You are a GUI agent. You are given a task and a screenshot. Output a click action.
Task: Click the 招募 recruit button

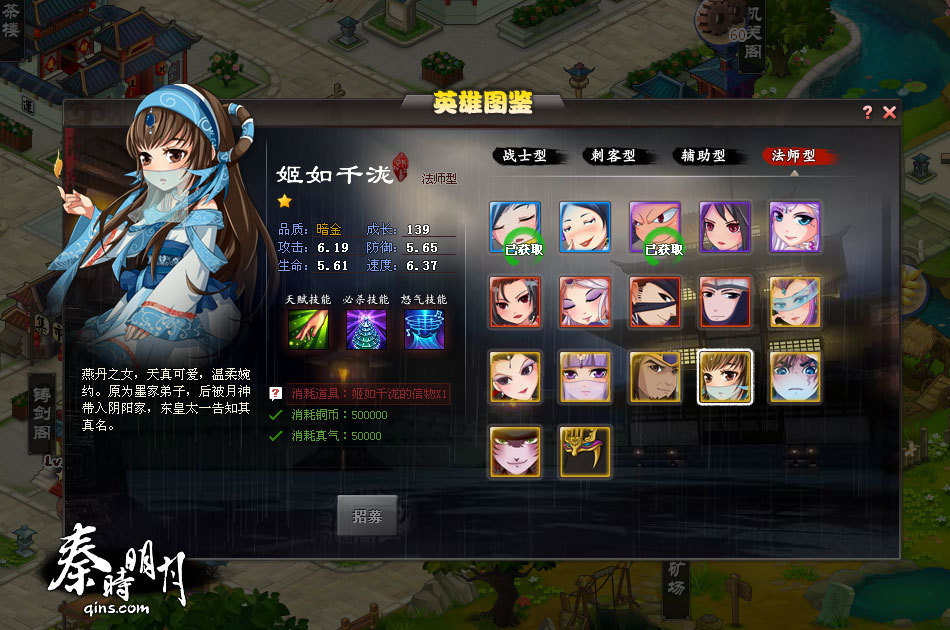pos(367,516)
